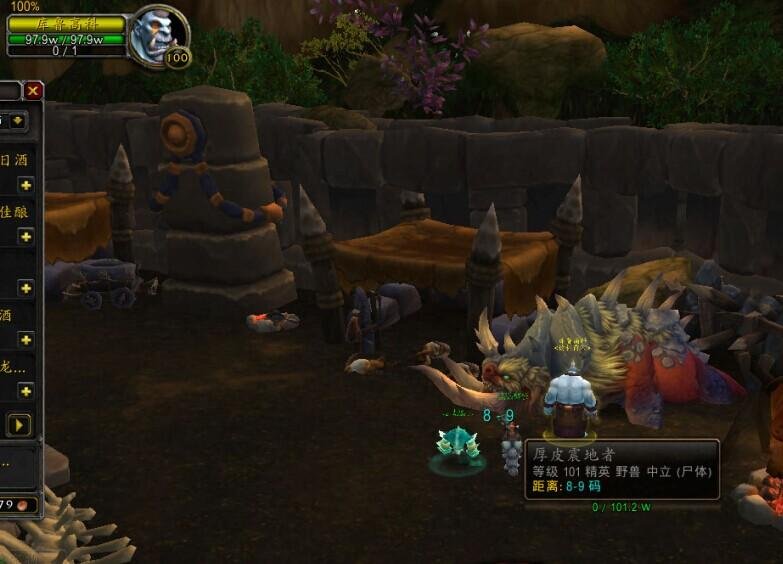Click the plus button under the 龙... entry
Image resolution: width=783 pixels, height=564 pixels.
(x=26, y=391)
